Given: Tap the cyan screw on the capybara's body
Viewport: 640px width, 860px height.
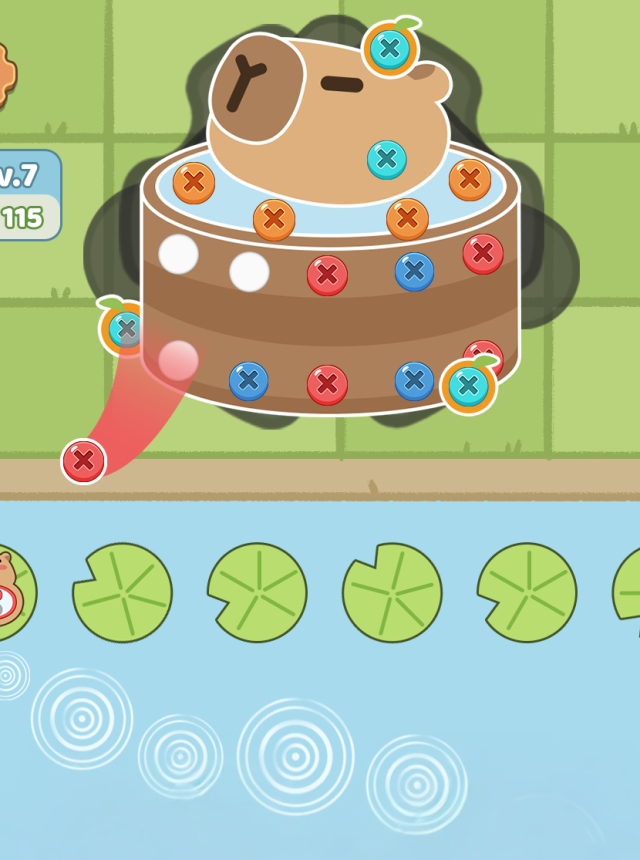Looking at the screenshot, I should (387, 159).
